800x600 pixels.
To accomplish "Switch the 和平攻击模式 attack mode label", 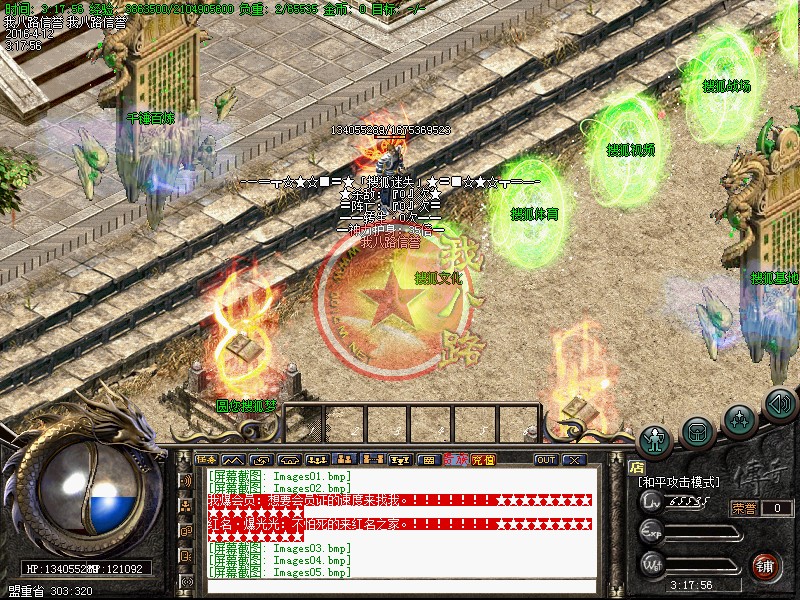I will coord(680,481).
